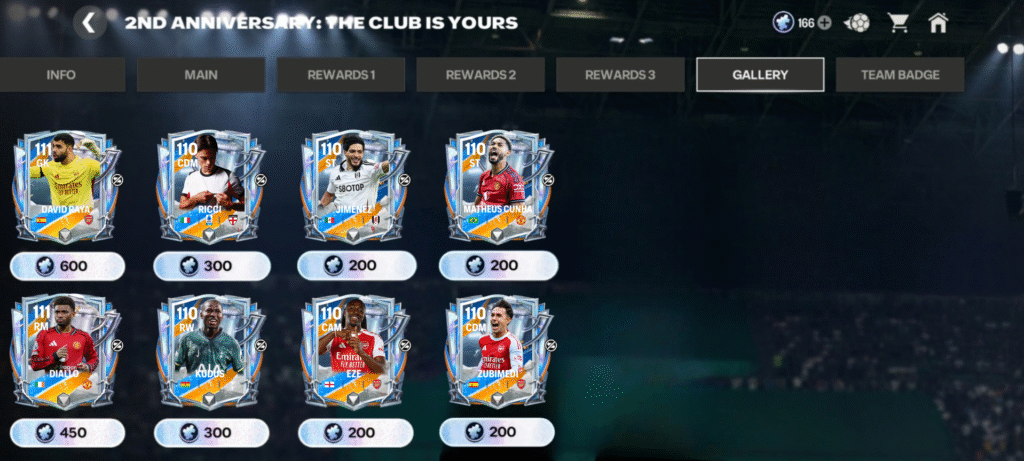Pick the Zubimendi CDM card
The height and width of the screenshot is (461, 1024).
click(x=498, y=352)
